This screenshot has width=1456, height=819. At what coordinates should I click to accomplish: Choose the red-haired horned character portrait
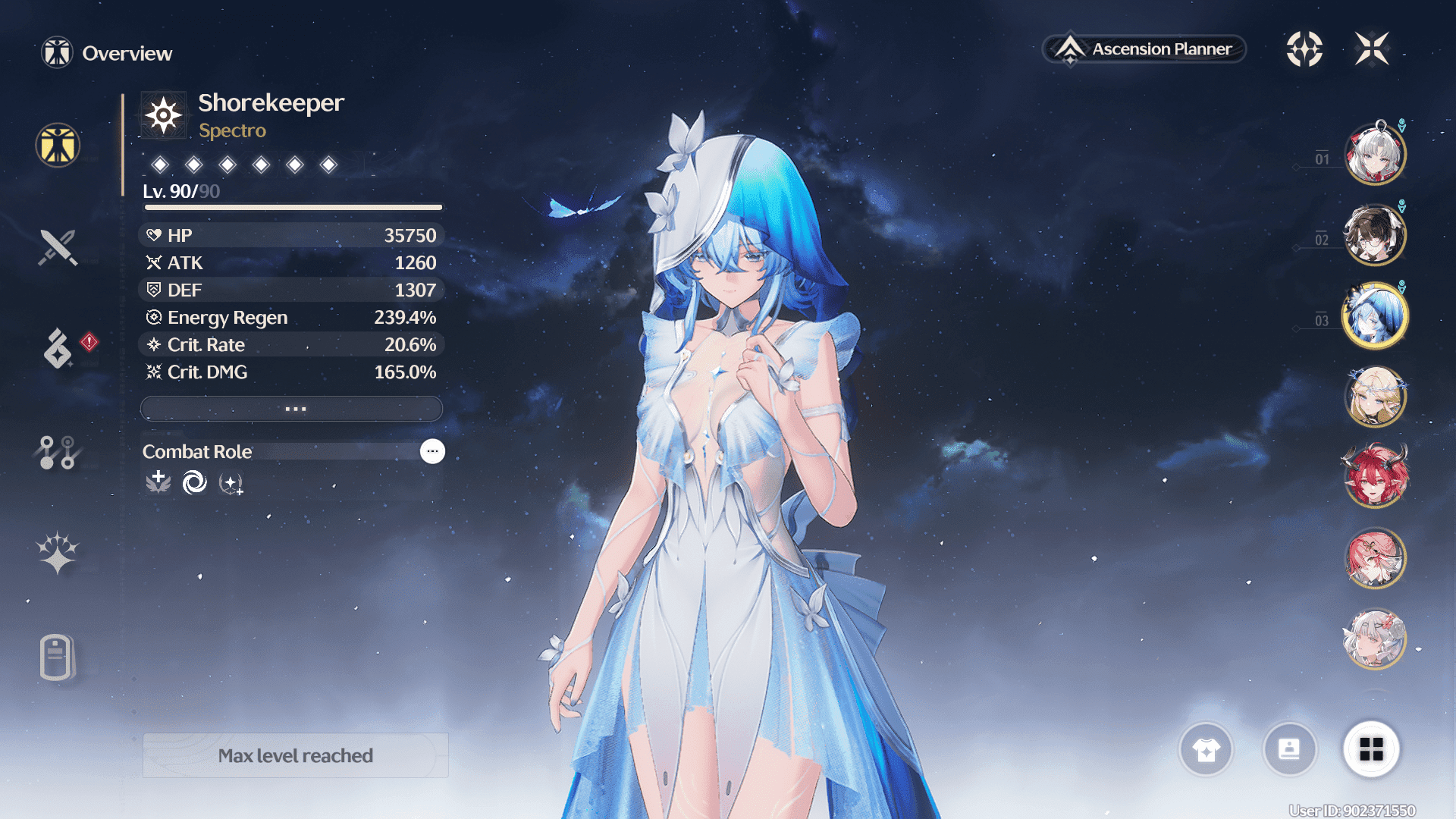(x=1375, y=478)
